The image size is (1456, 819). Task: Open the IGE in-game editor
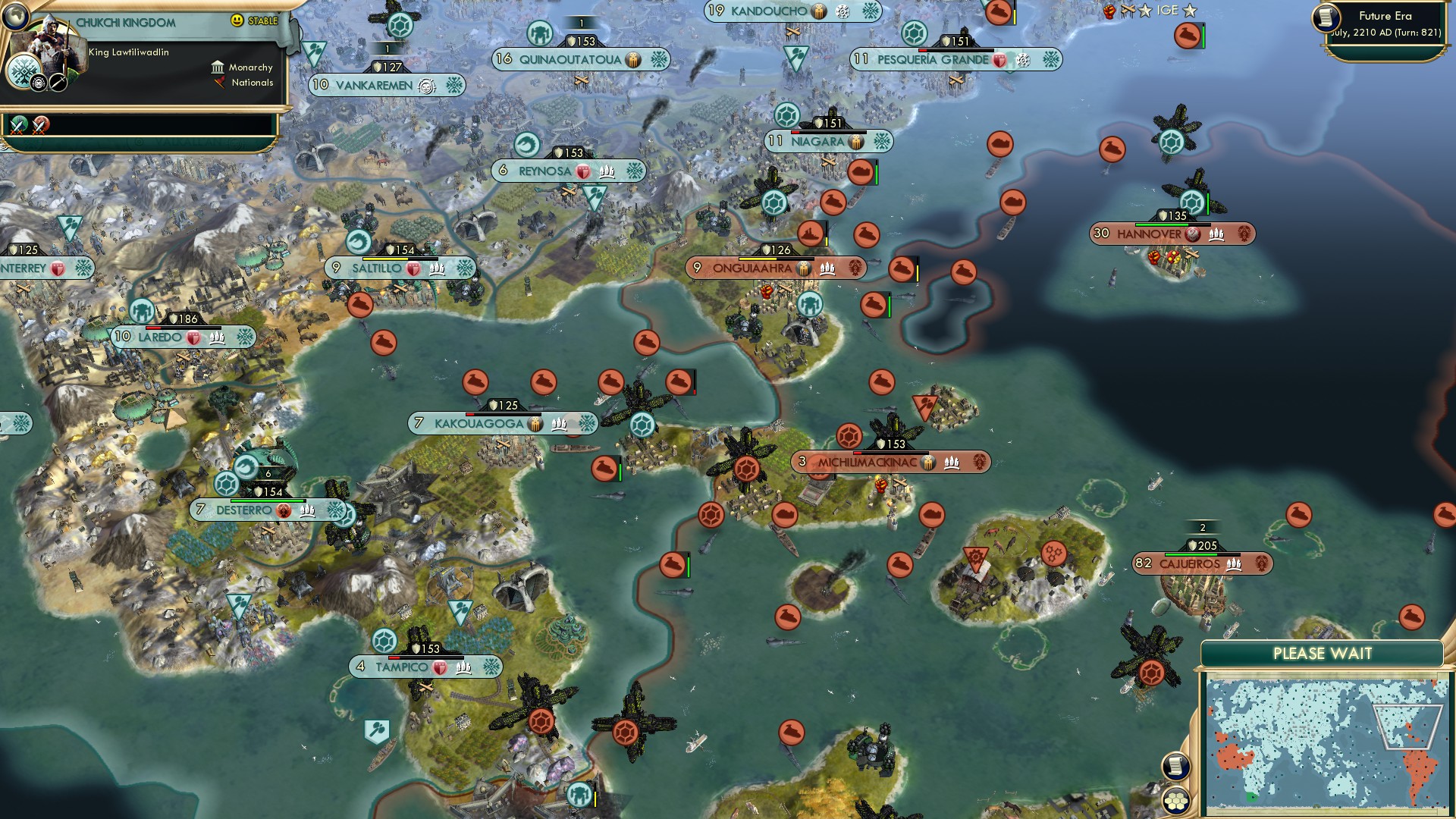pos(1167,11)
